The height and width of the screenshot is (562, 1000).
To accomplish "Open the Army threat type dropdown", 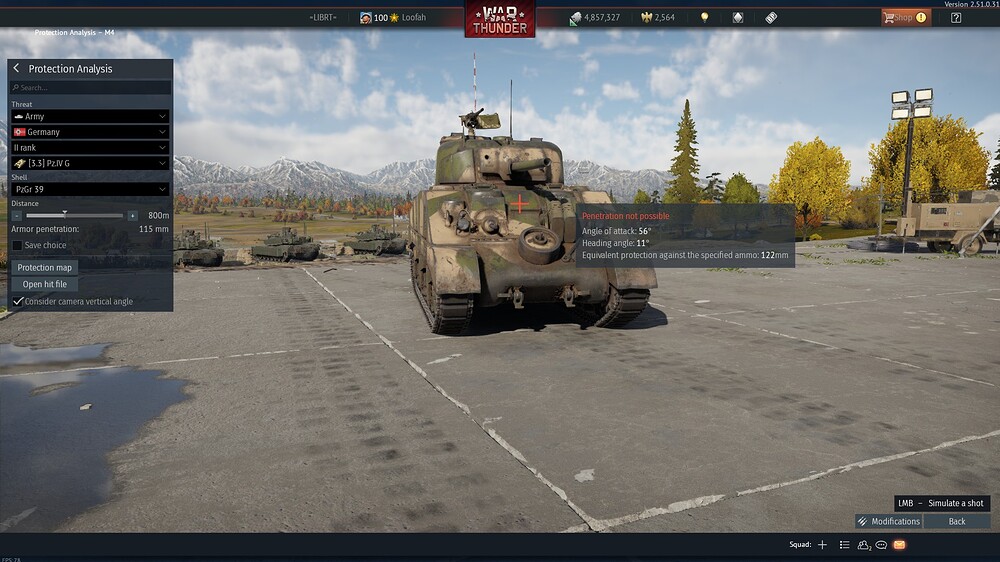I will [x=89, y=116].
